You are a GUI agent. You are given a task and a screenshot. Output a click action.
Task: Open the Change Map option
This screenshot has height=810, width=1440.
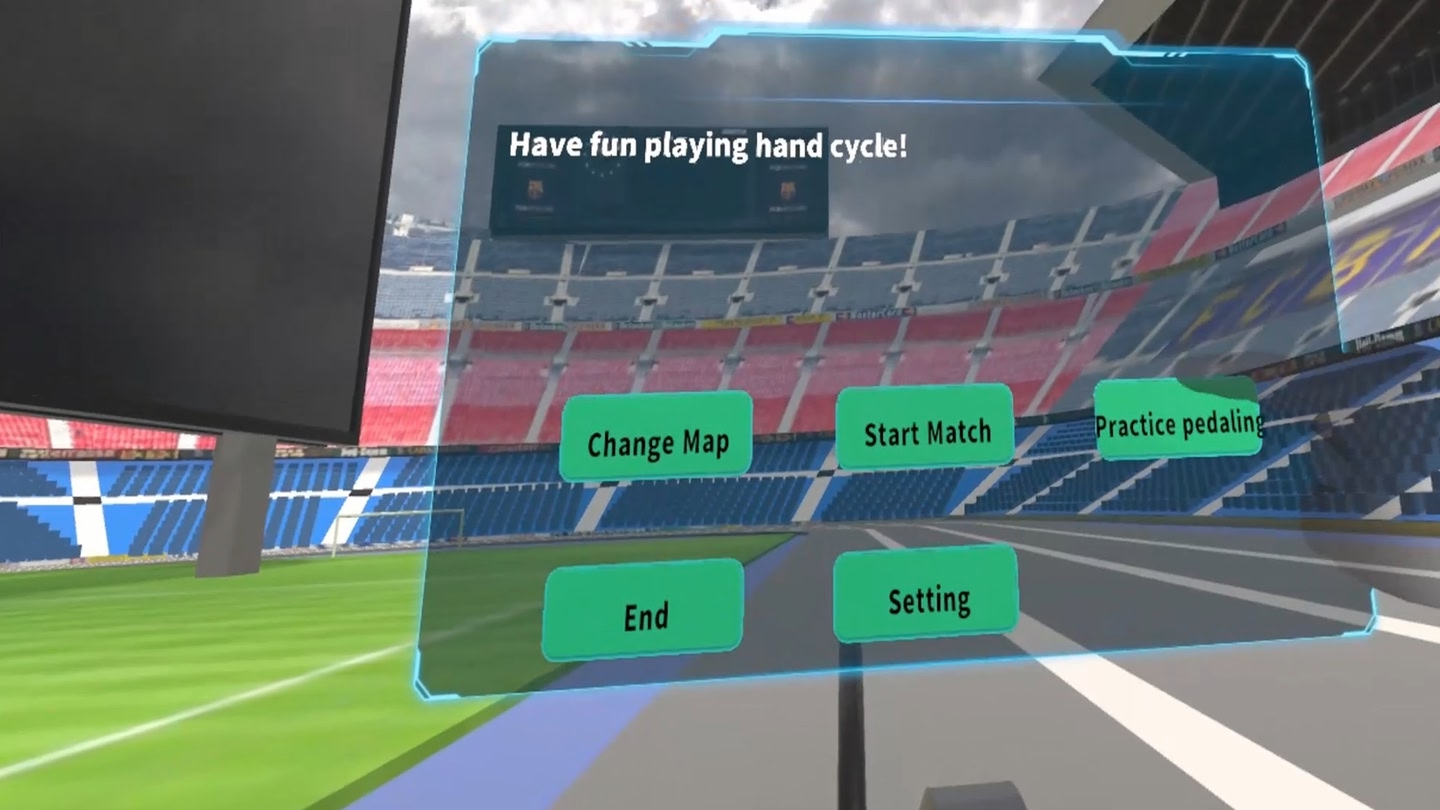click(656, 438)
